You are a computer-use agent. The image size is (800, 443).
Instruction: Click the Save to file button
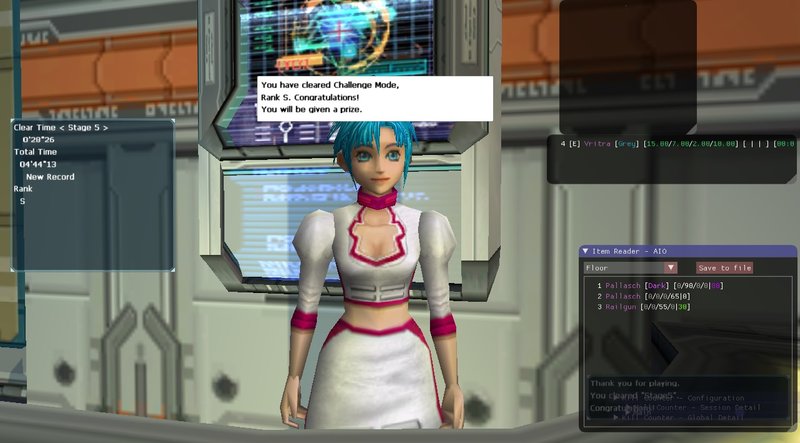point(724,268)
